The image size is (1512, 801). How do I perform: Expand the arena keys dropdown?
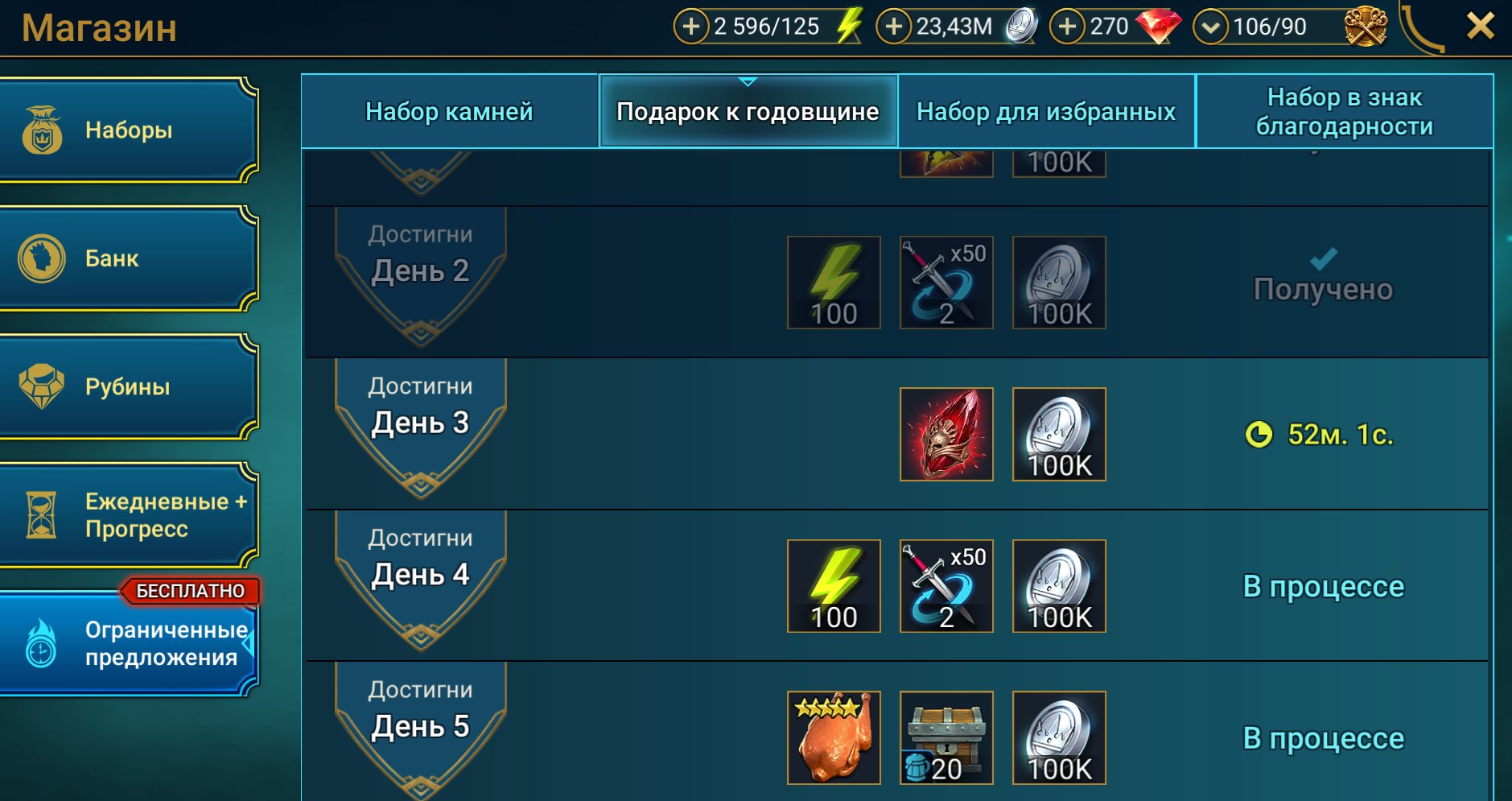click(x=1210, y=27)
